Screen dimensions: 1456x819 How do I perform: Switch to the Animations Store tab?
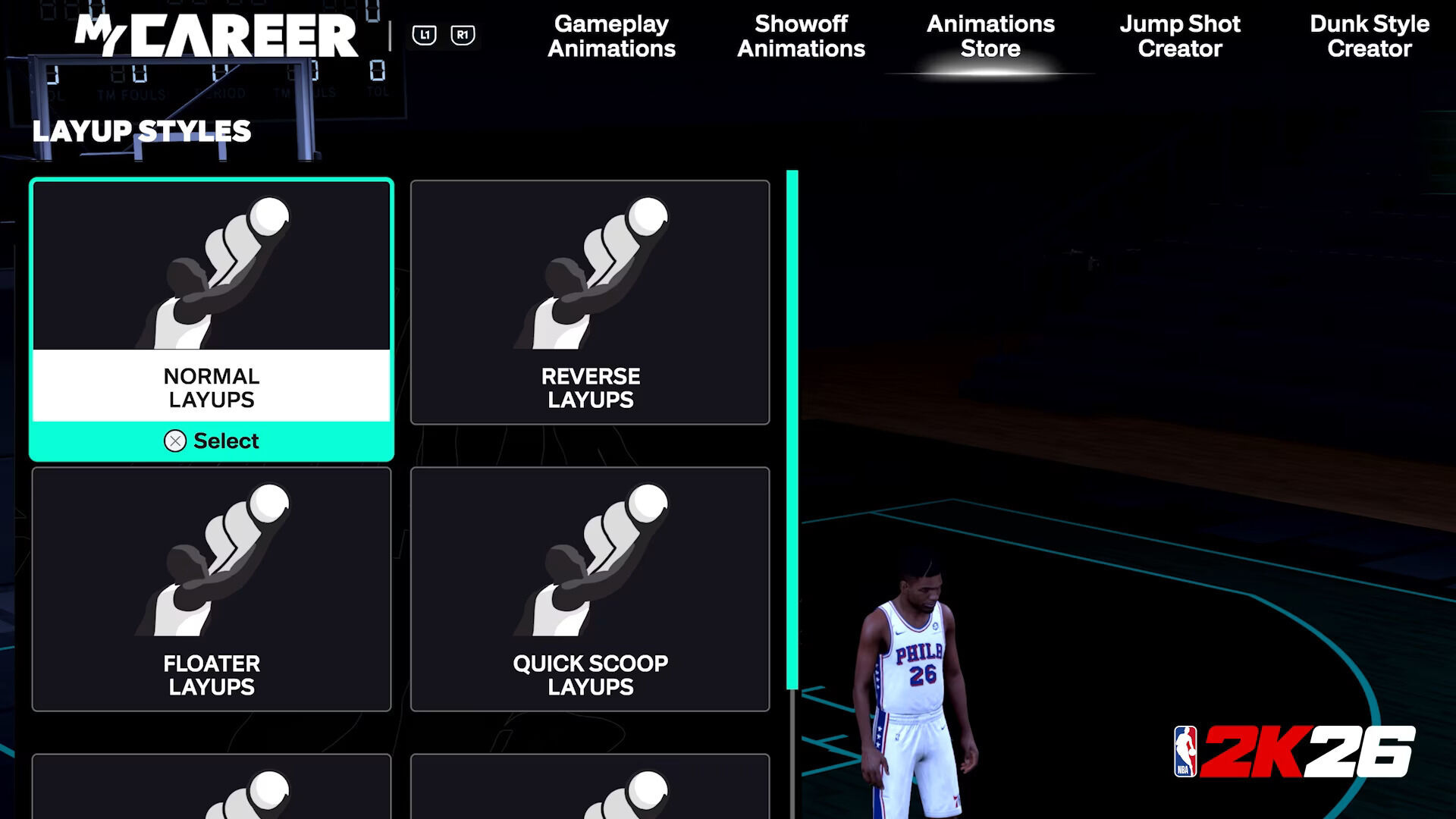click(990, 36)
